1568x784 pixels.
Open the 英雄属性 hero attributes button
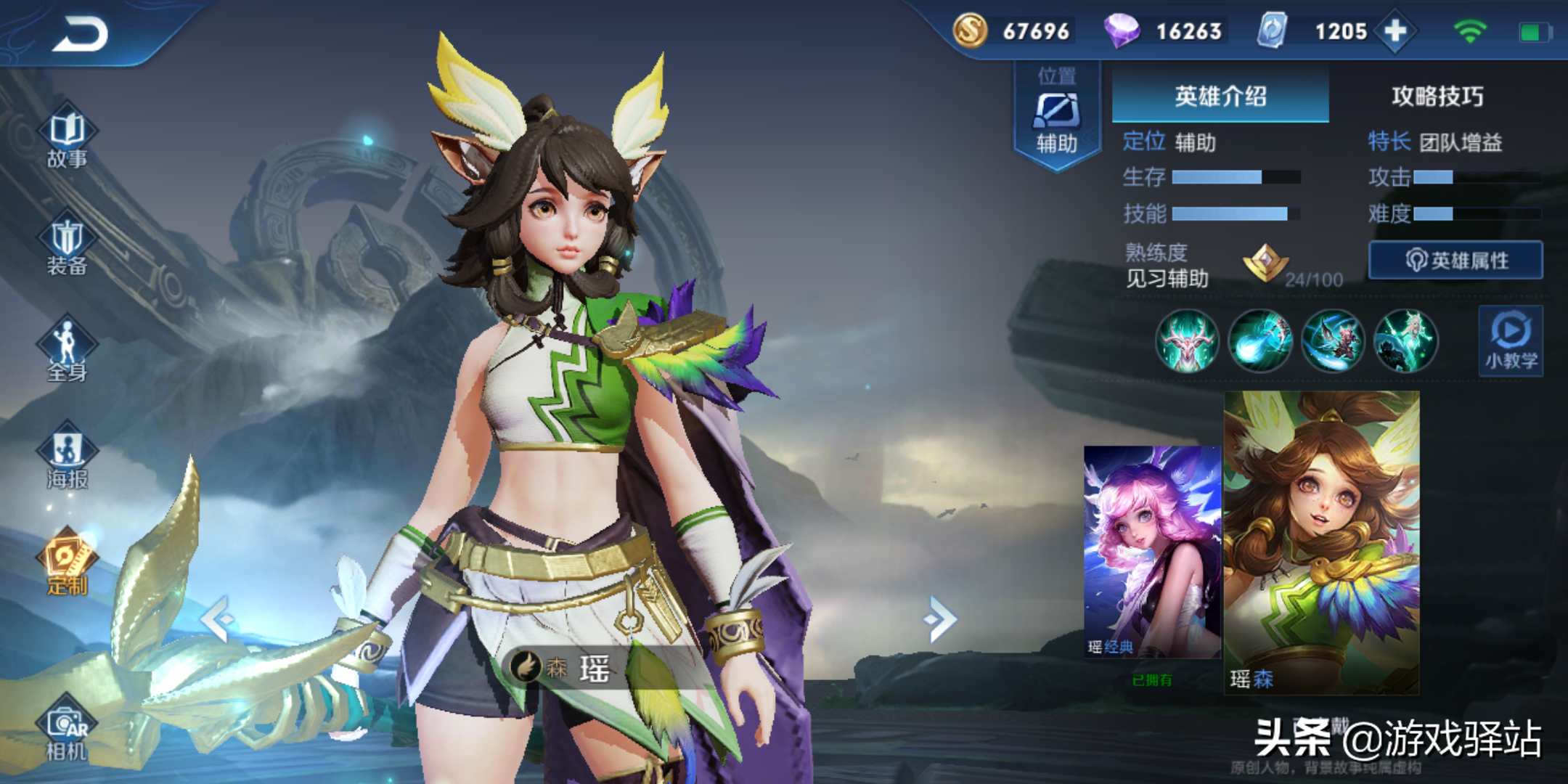1455,260
